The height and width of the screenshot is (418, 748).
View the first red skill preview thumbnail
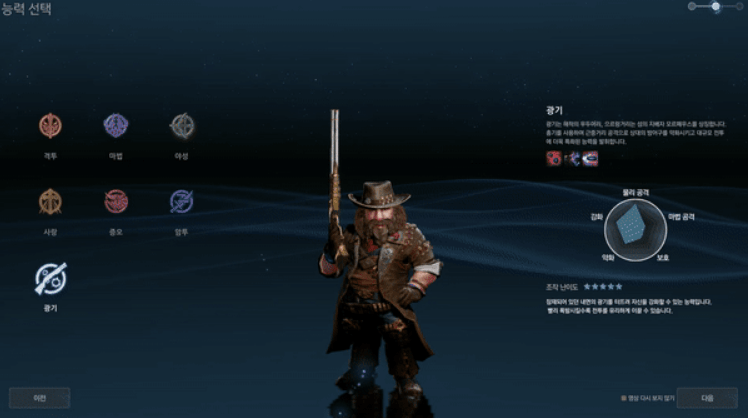pos(553,158)
